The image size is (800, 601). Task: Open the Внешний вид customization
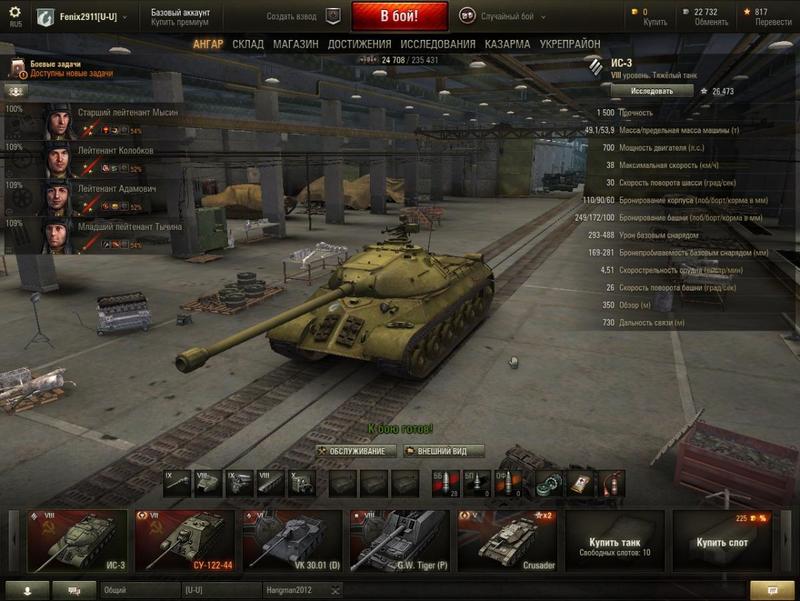coord(443,451)
